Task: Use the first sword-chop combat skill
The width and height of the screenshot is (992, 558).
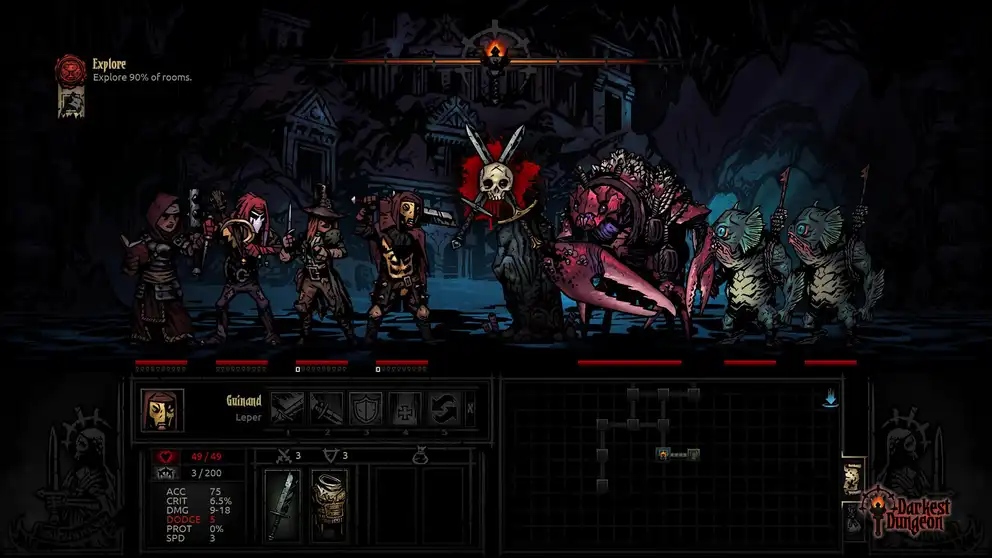Action: (x=287, y=408)
